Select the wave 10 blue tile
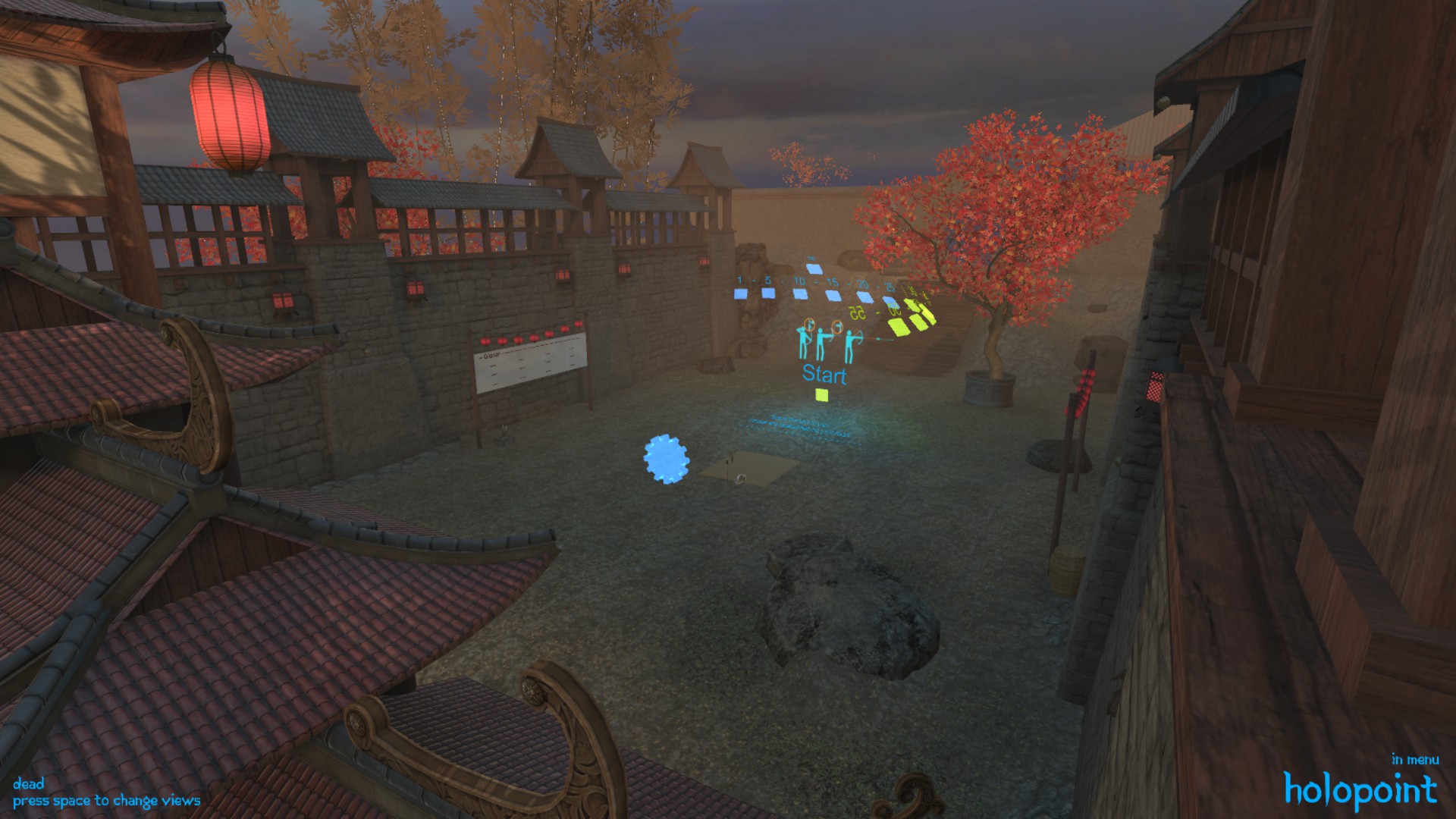Screen dimensions: 1456x819 pos(800,294)
